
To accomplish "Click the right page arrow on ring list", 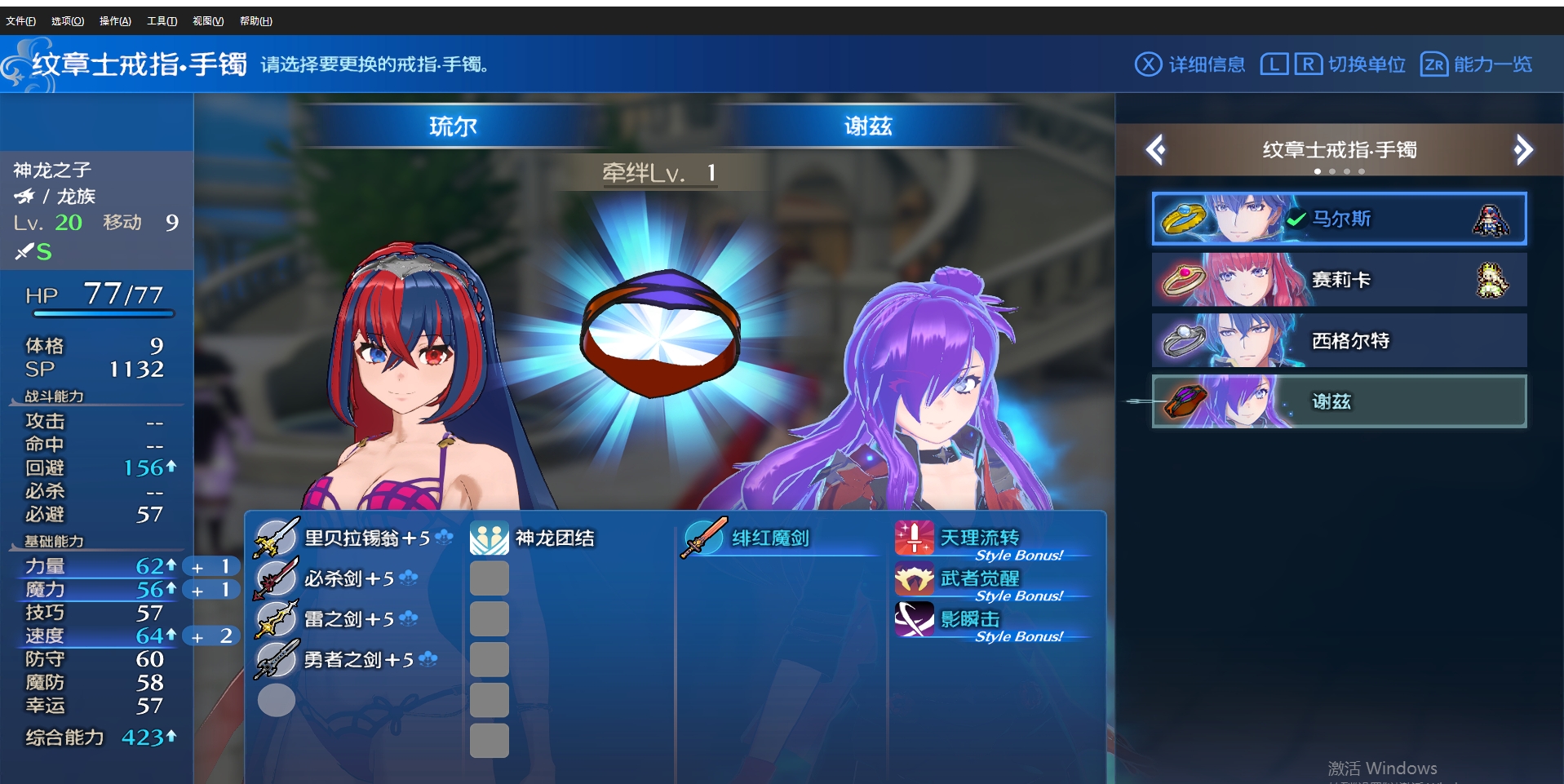I will click(x=1524, y=149).
